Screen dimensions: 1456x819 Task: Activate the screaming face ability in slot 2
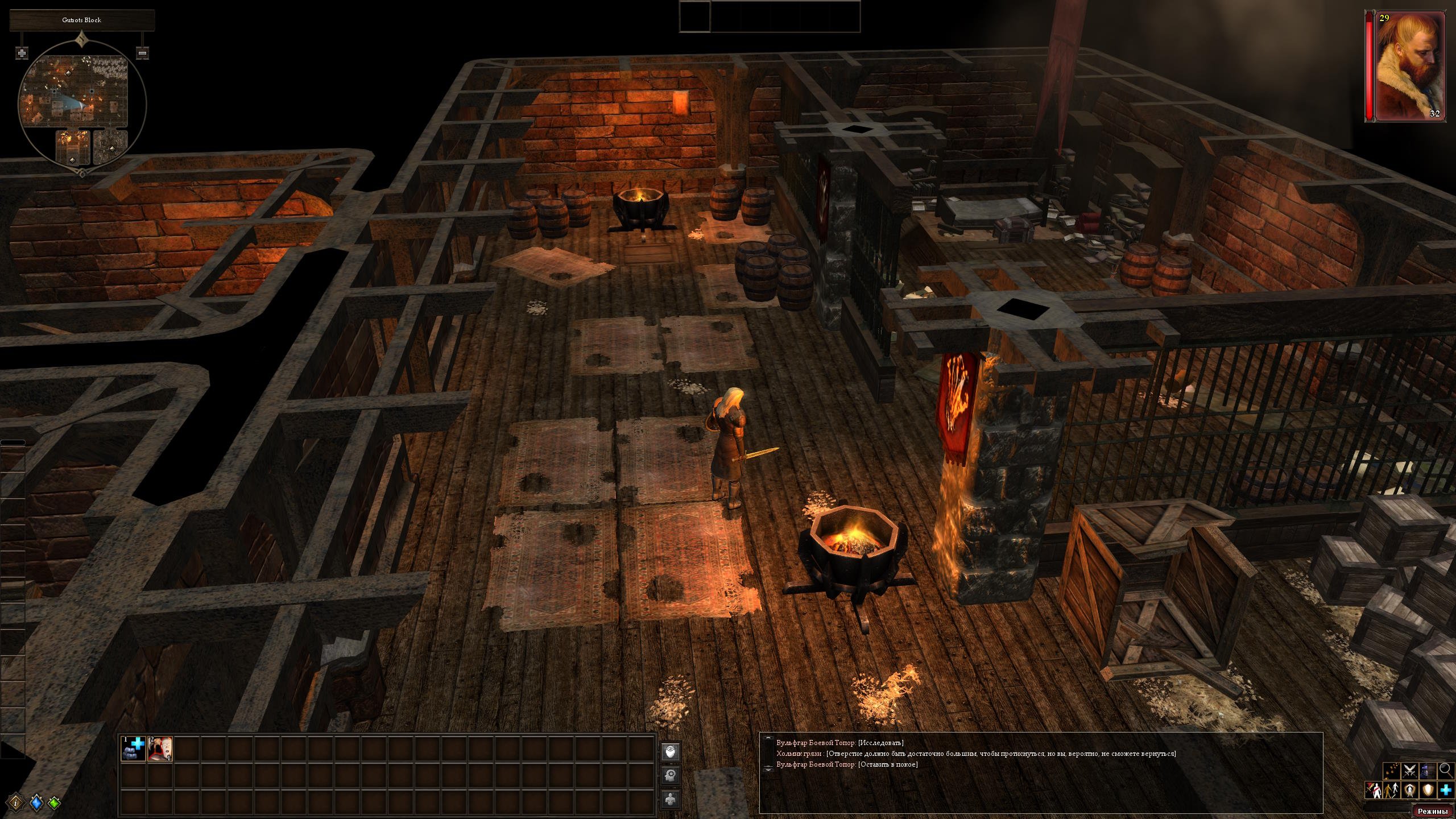coord(160,748)
